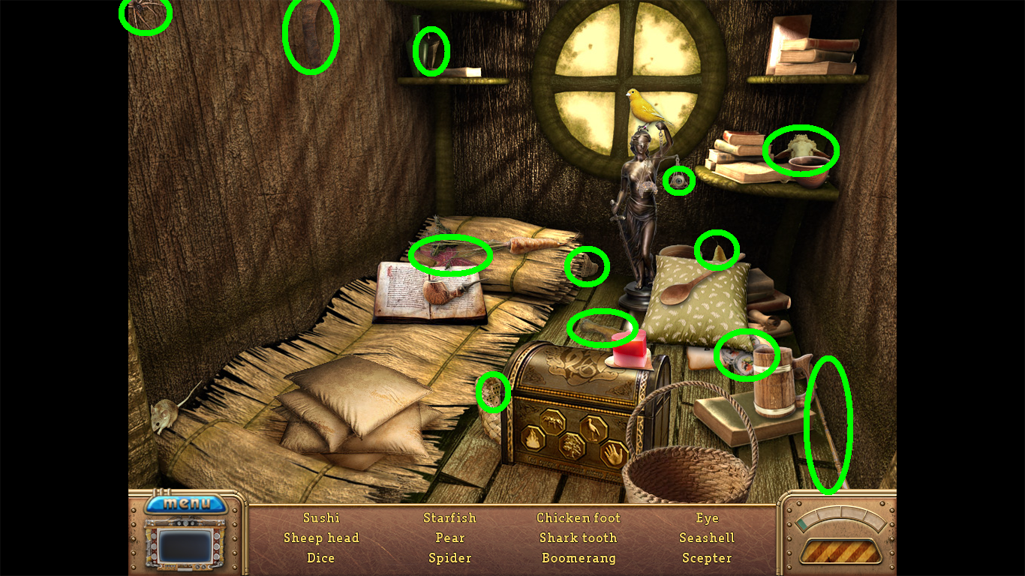Choose 'Boomerang' in the item list
1025x576 pixels.
tap(578, 558)
